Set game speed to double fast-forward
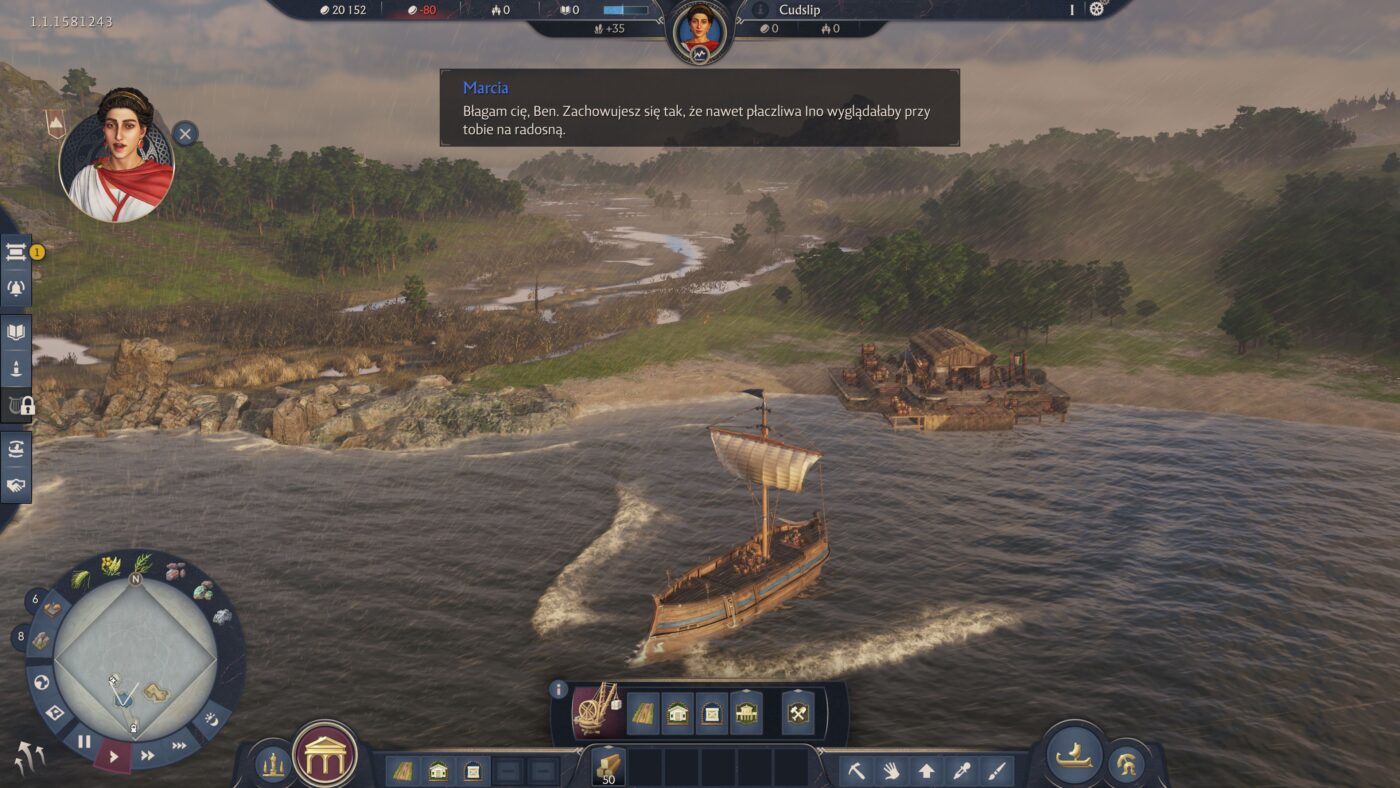The width and height of the screenshot is (1400, 788). pyautogui.click(x=148, y=755)
